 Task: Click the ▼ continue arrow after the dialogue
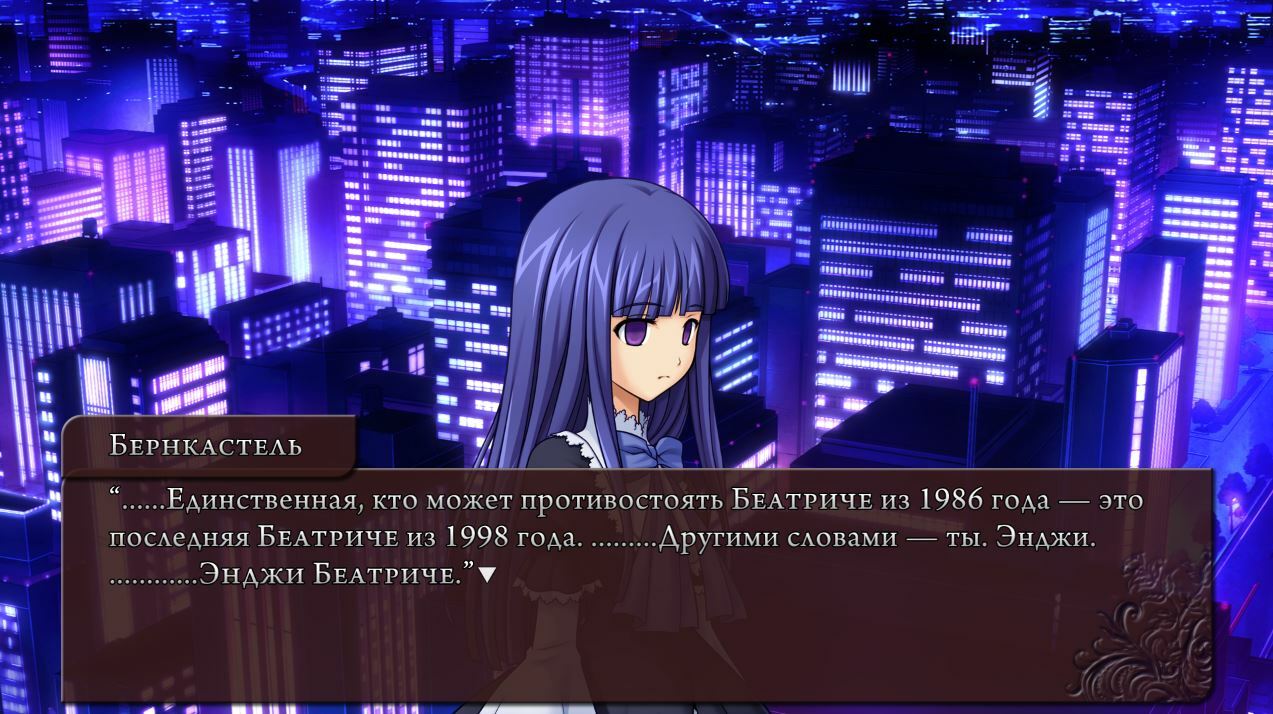tap(487, 575)
